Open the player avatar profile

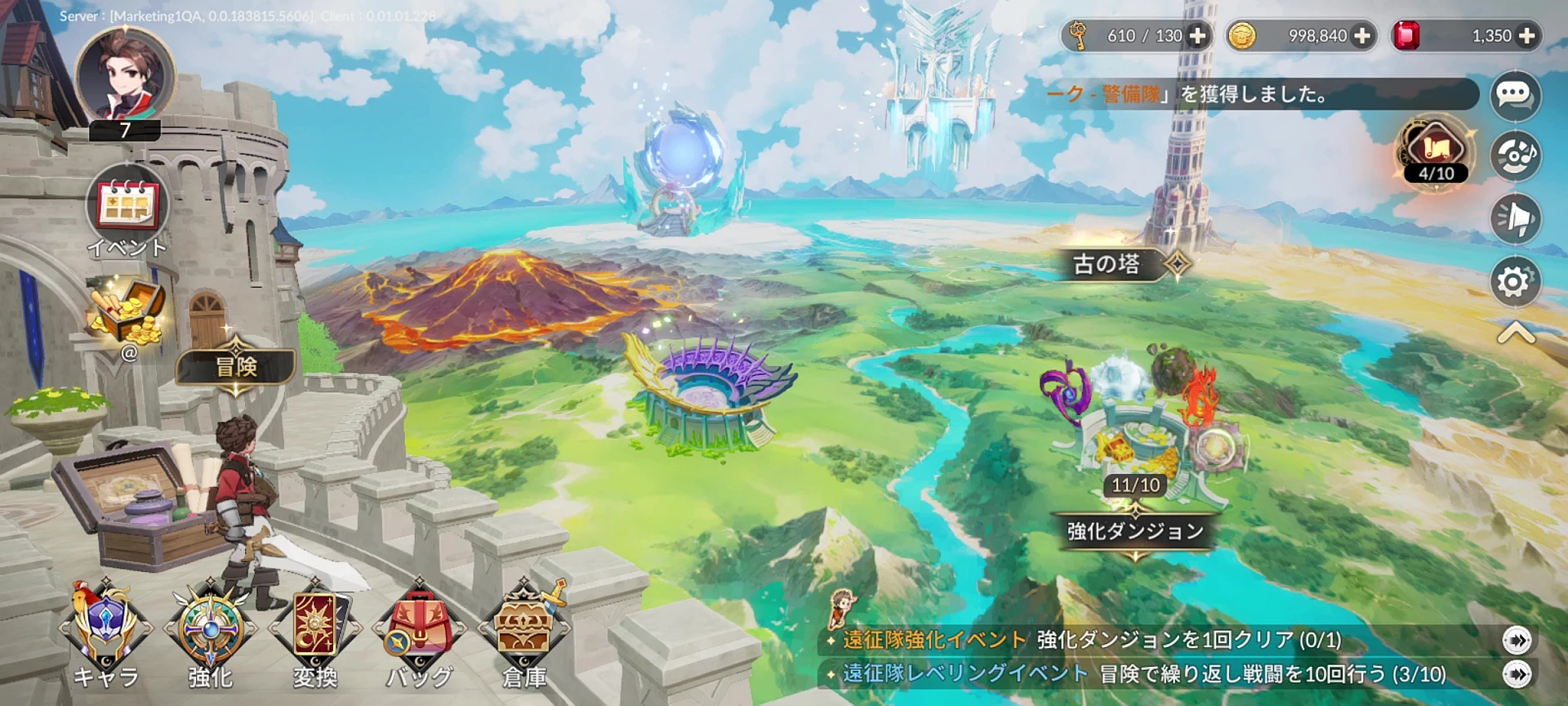(125, 76)
